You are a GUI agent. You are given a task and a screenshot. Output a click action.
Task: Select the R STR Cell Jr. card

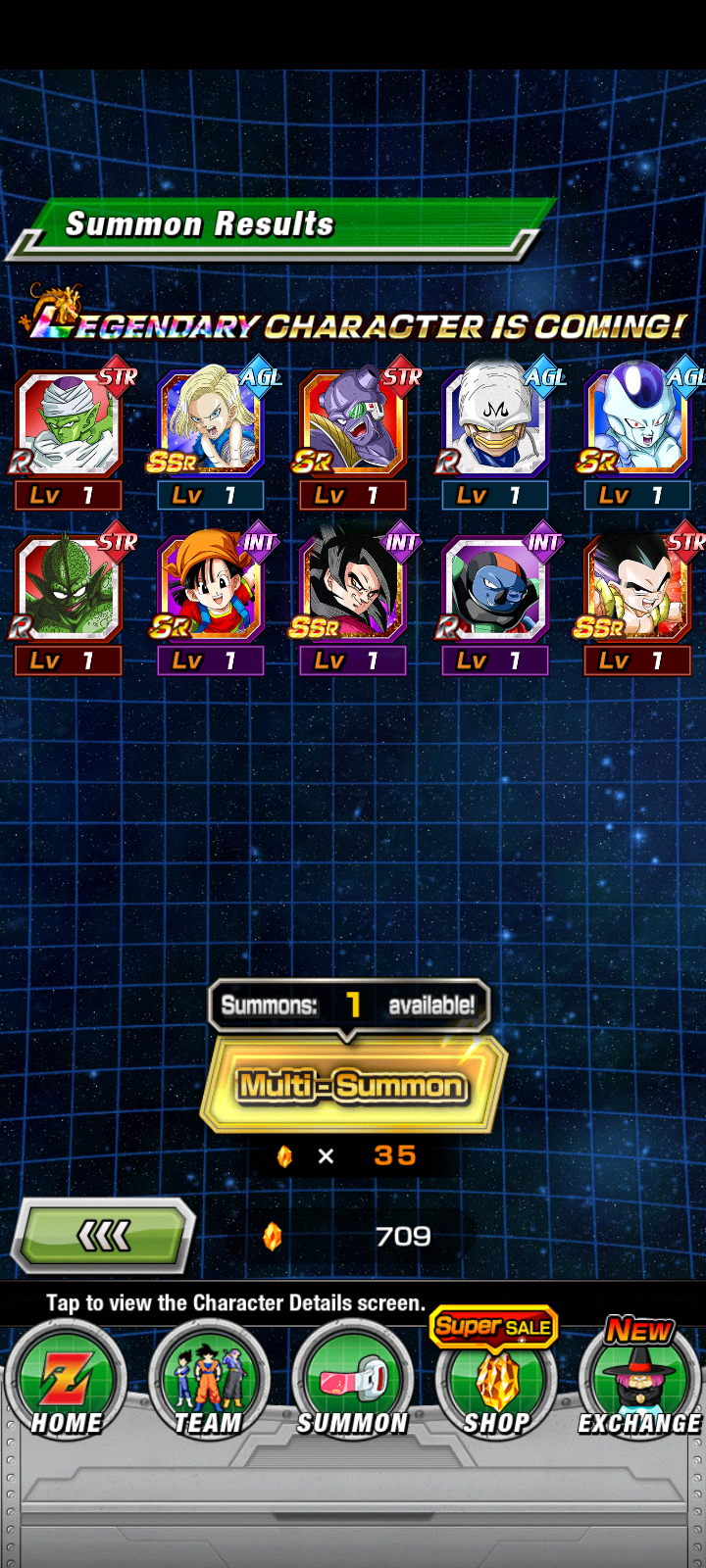[x=69, y=590]
